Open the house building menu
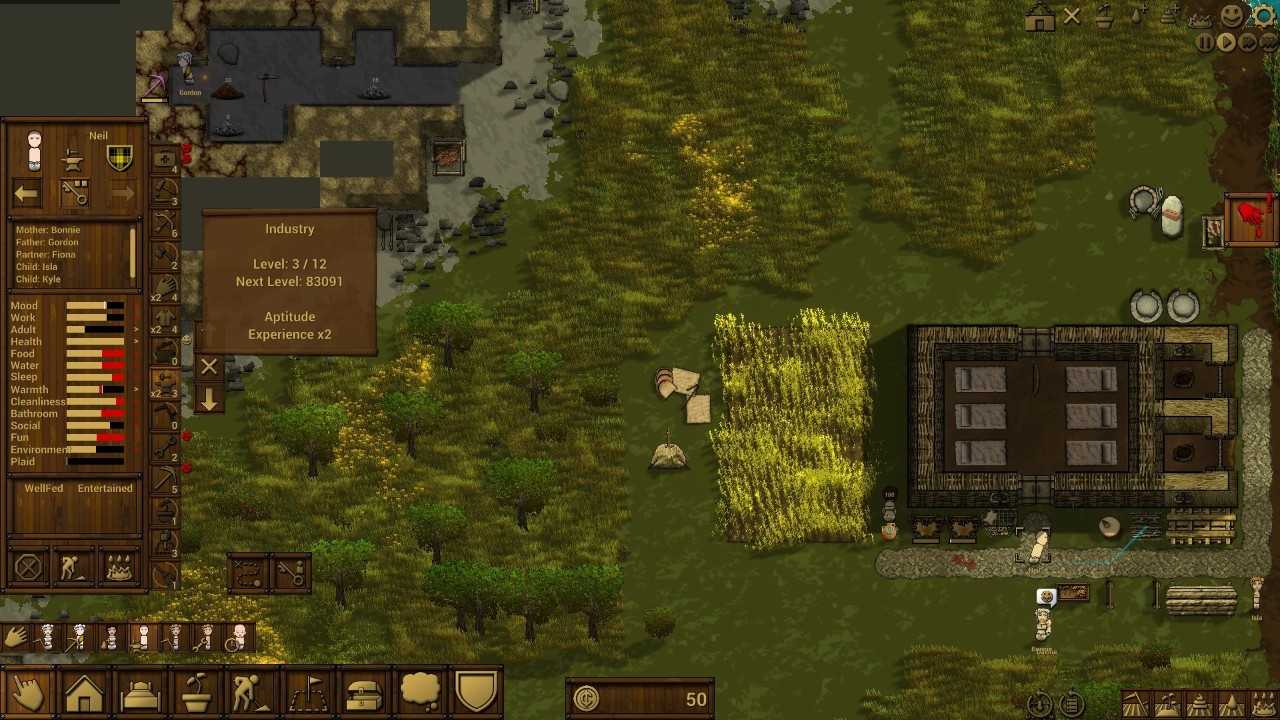 click(85, 693)
